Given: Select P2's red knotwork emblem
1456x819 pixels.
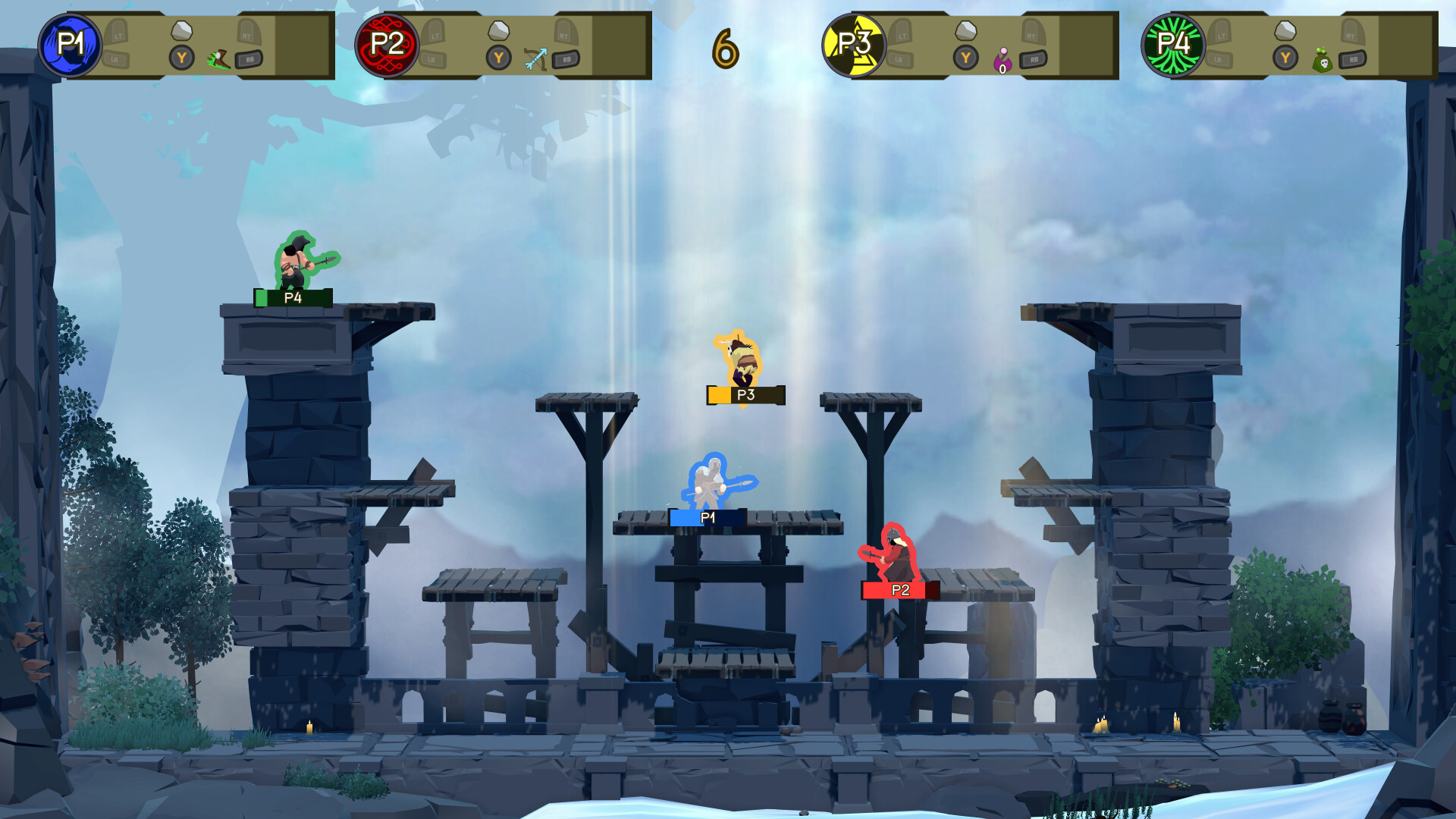Looking at the screenshot, I should pos(388,47).
